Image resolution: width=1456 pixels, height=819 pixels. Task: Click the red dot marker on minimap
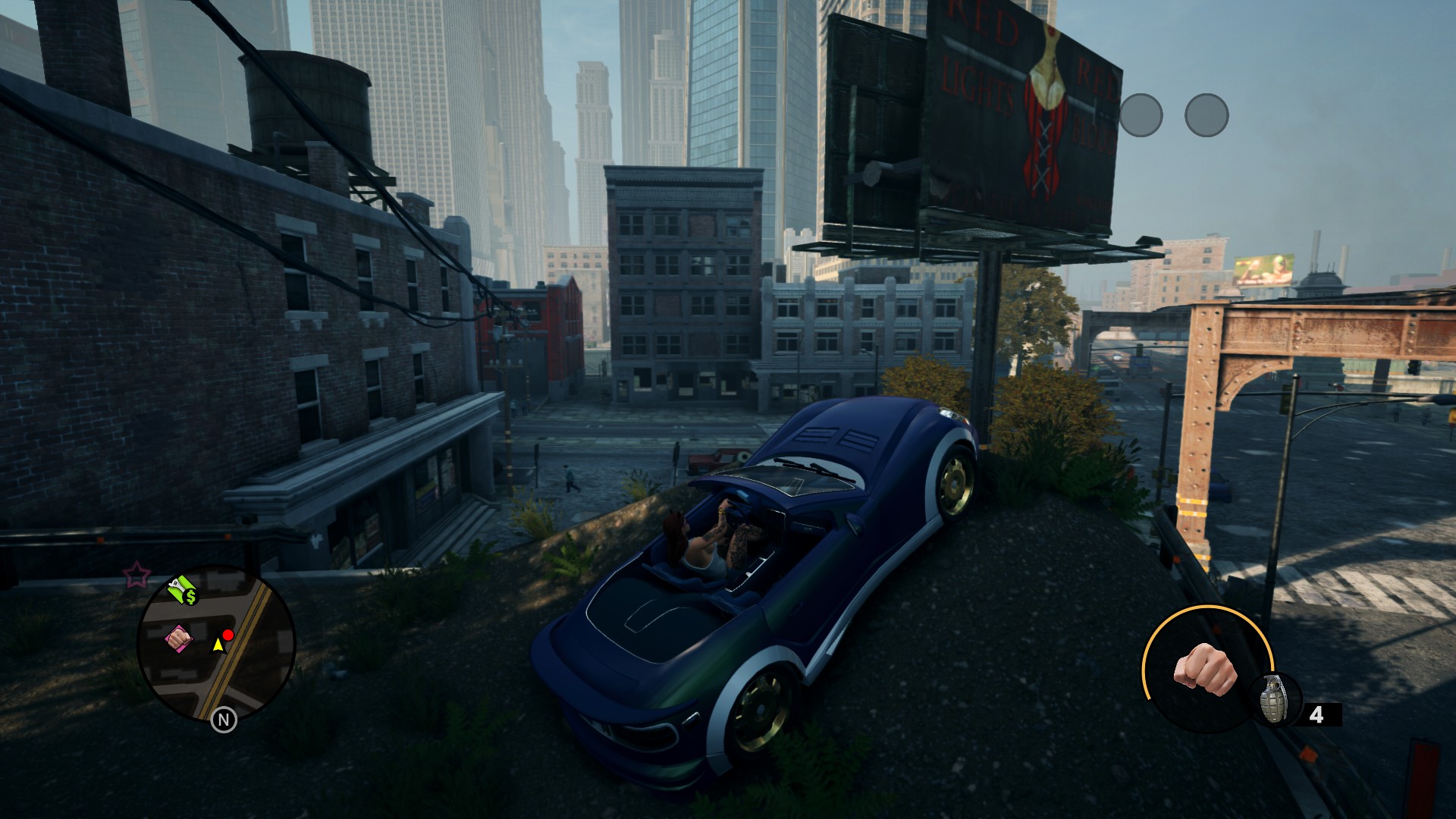pos(228,635)
